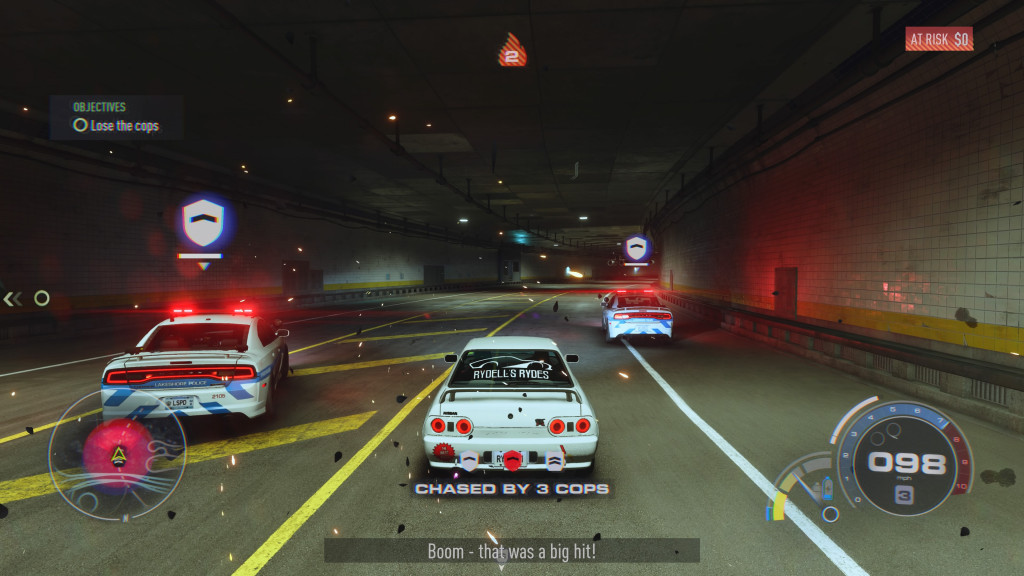Click the red cop icon above chase text
The image size is (1024, 576).
tap(512, 460)
